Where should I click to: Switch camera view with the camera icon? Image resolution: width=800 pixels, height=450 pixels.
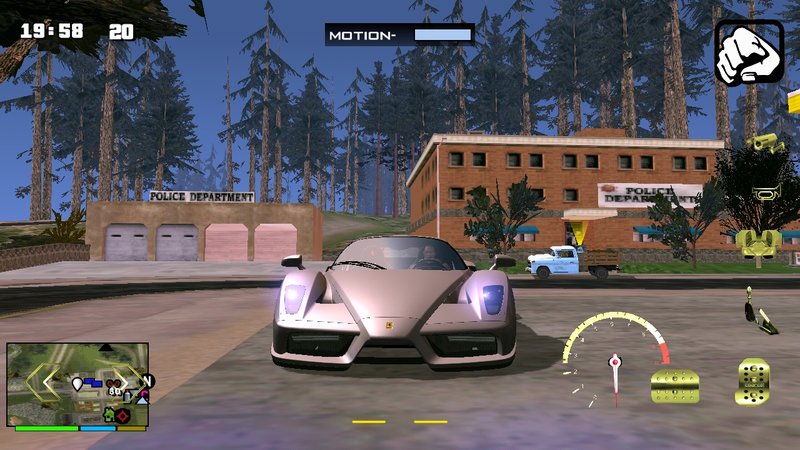pyautogui.click(x=763, y=142)
